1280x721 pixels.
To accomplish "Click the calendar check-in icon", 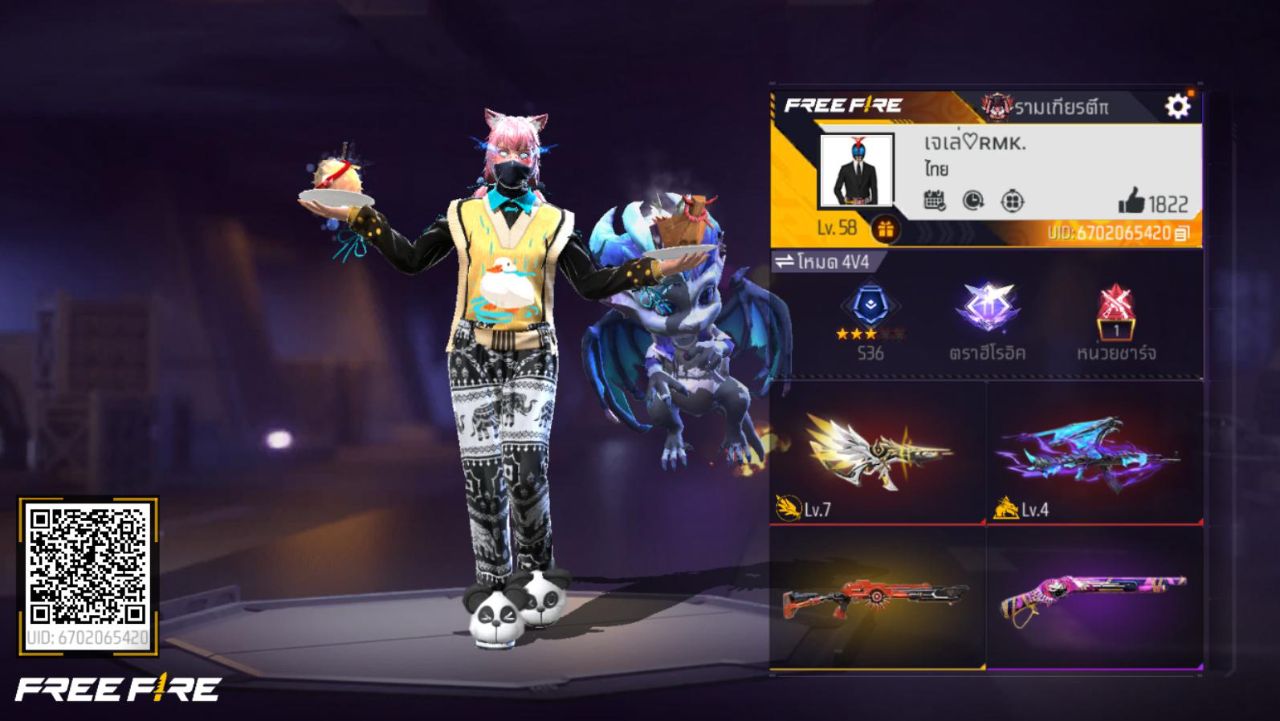I will 933,201.
